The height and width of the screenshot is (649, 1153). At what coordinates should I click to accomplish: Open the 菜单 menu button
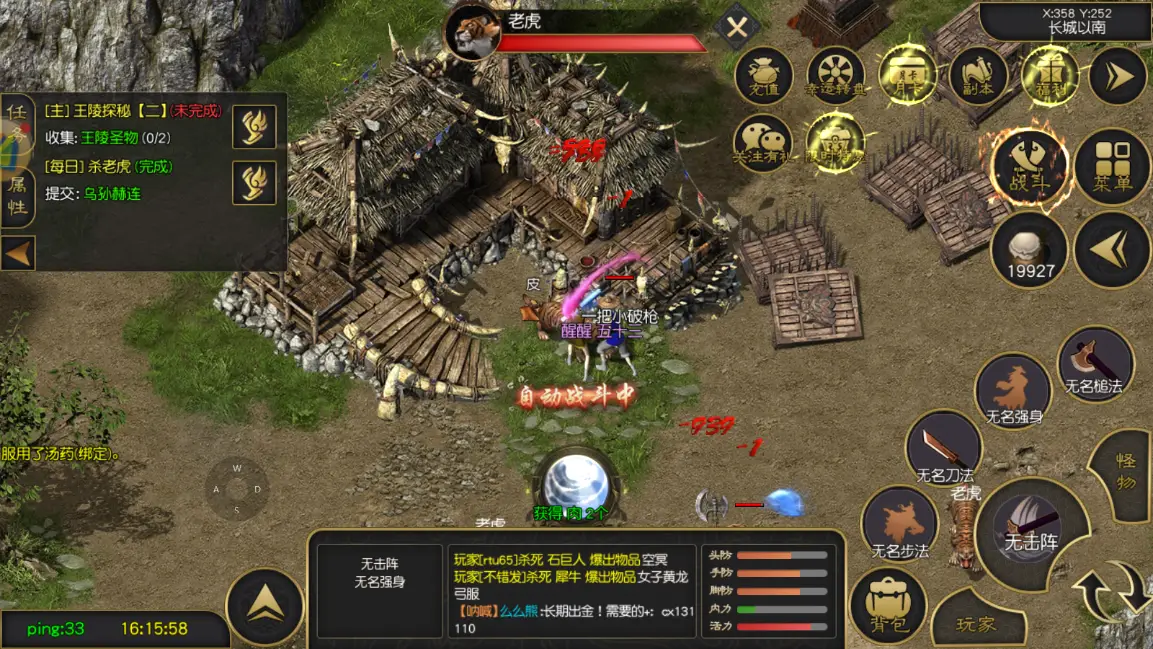(x=1112, y=166)
